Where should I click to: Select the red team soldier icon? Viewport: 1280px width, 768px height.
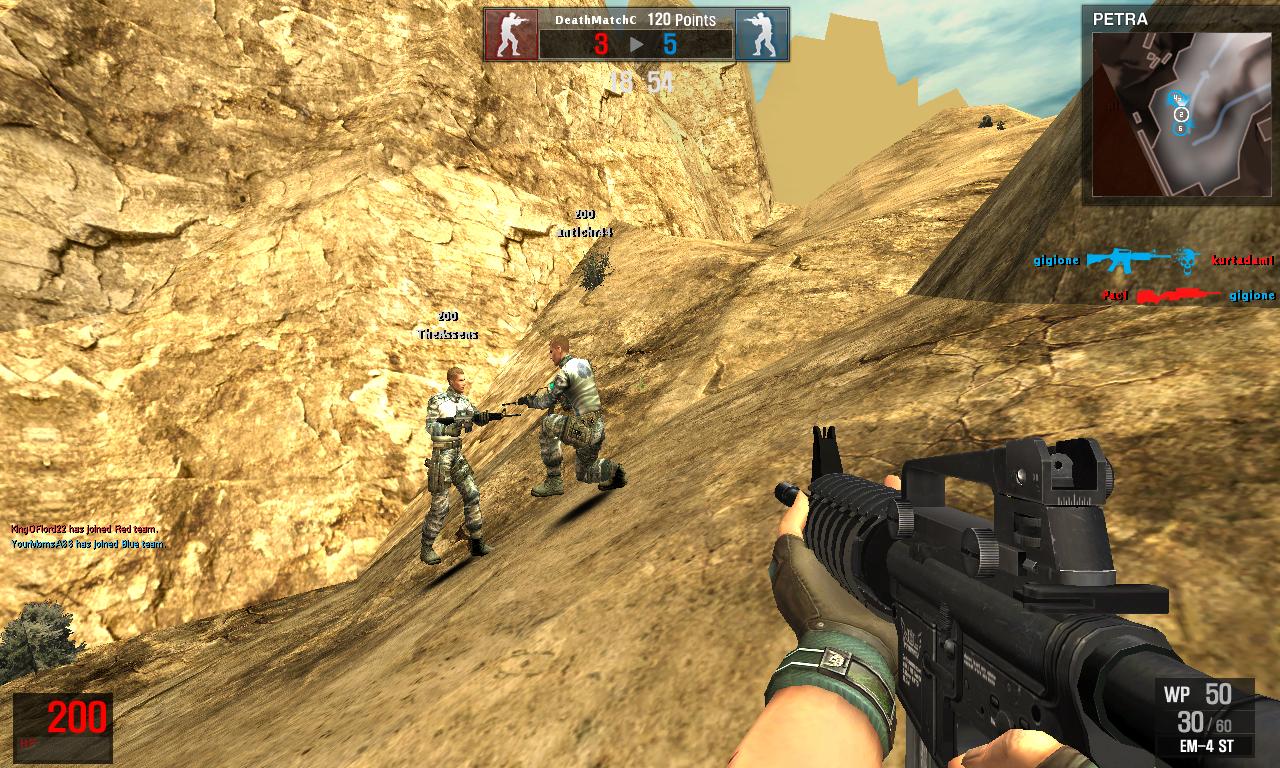(x=511, y=35)
